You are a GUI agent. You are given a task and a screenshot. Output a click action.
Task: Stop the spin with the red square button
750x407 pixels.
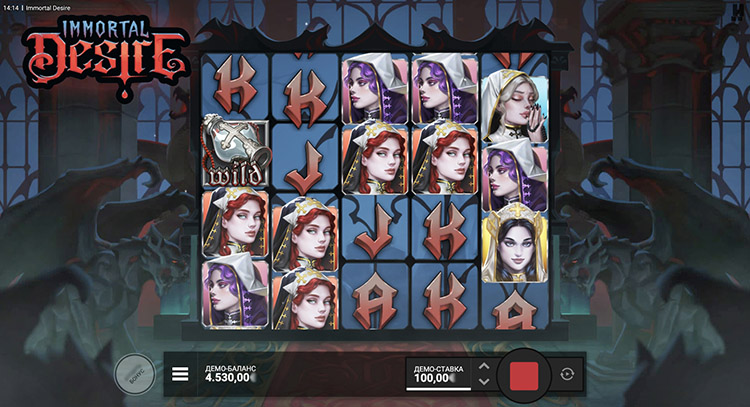pyautogui.click(x=524, y=376)
